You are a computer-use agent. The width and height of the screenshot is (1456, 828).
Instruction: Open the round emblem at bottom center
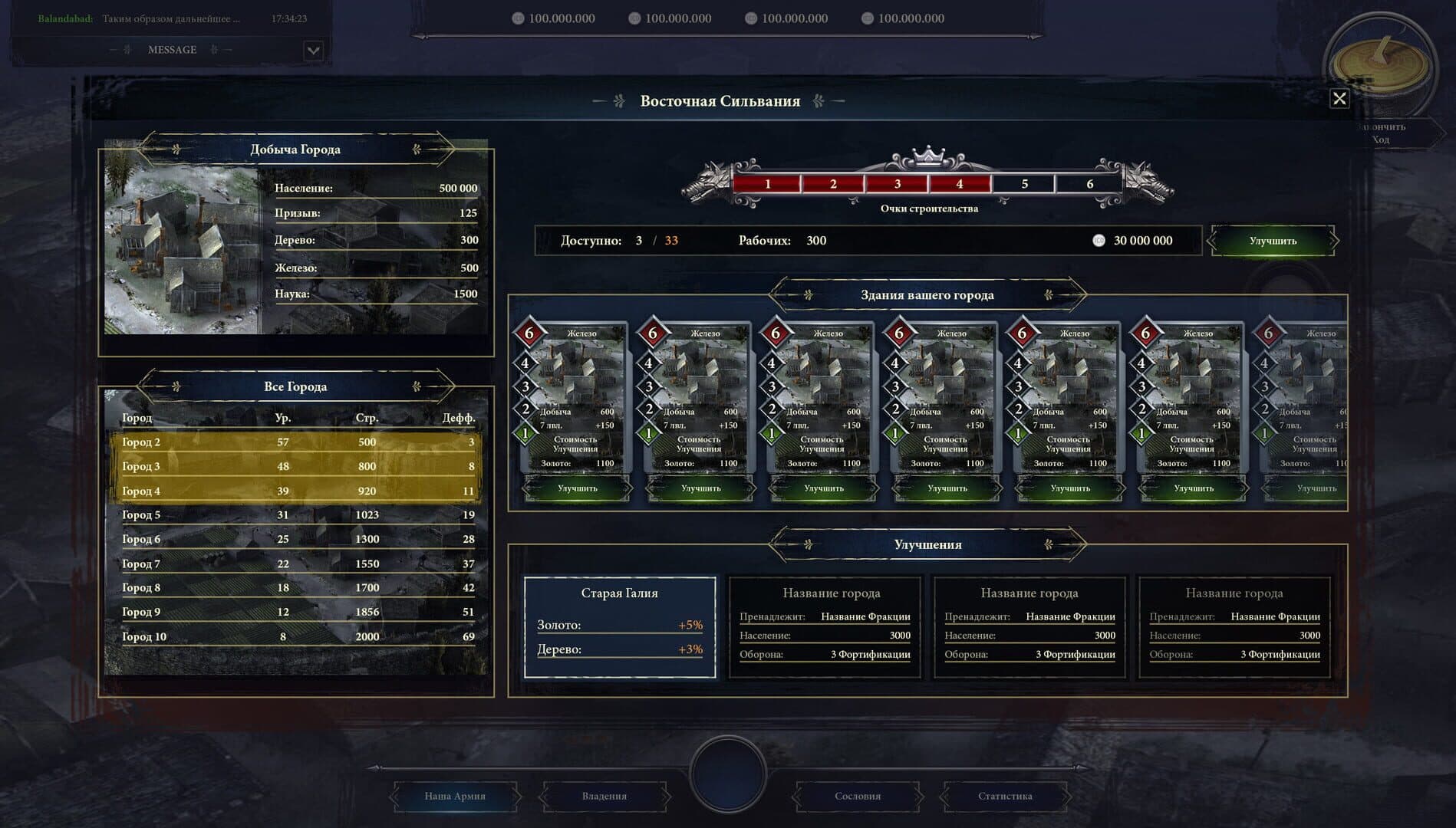point(728,773)
